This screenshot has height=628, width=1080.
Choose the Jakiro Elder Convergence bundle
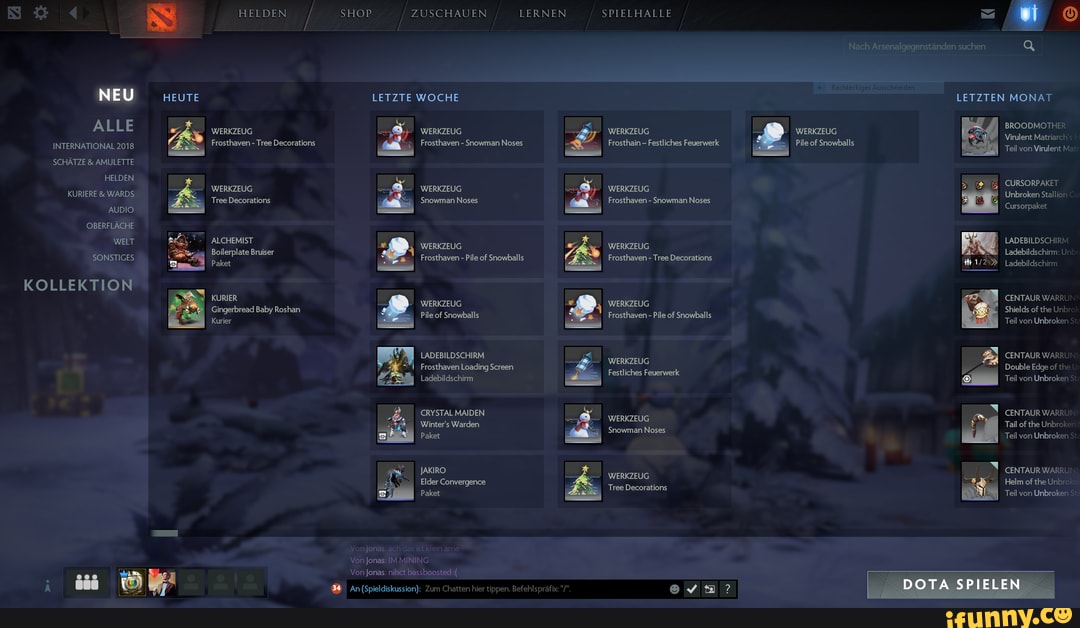pos(458,481)
